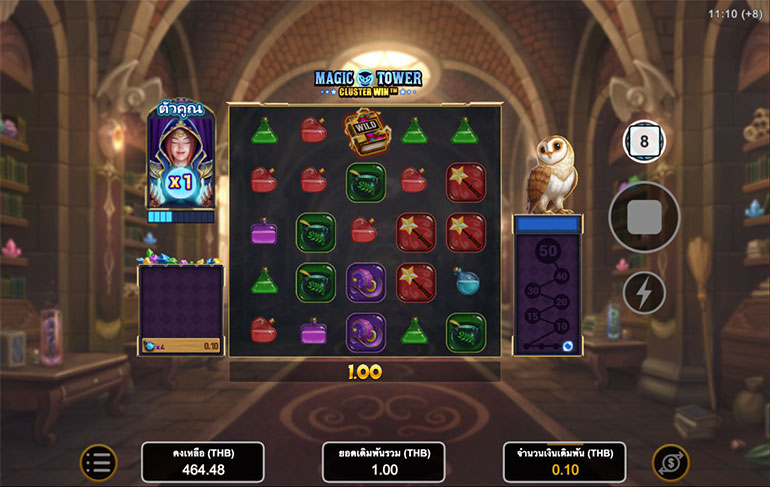Toggle the lightning bolt turbo mode
This screenshot has height=487, width=770.
click(644, 292)
